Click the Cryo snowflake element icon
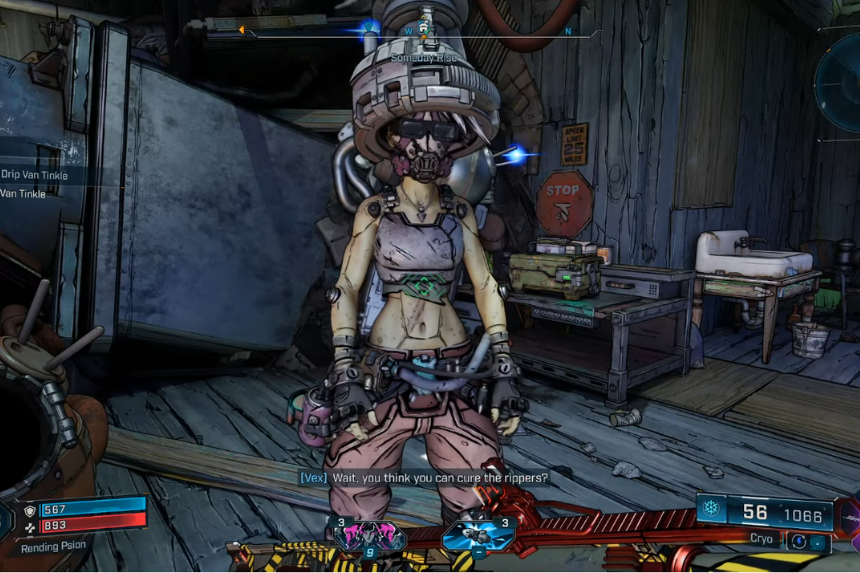Screen dimensions: 860x573 [x=710, y=509]
